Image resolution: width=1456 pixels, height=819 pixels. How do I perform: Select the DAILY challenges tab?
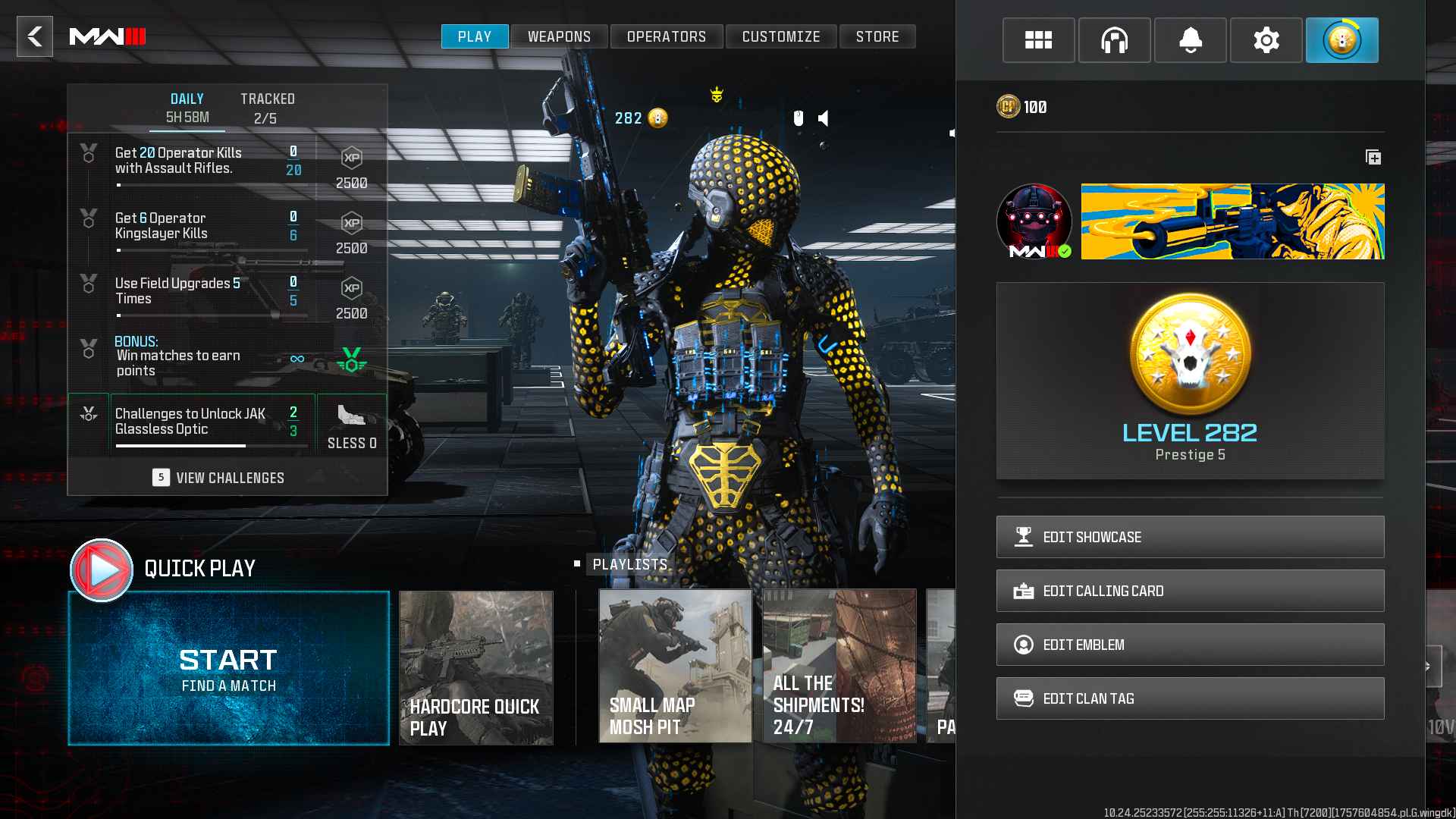click(x=187, y=106)
